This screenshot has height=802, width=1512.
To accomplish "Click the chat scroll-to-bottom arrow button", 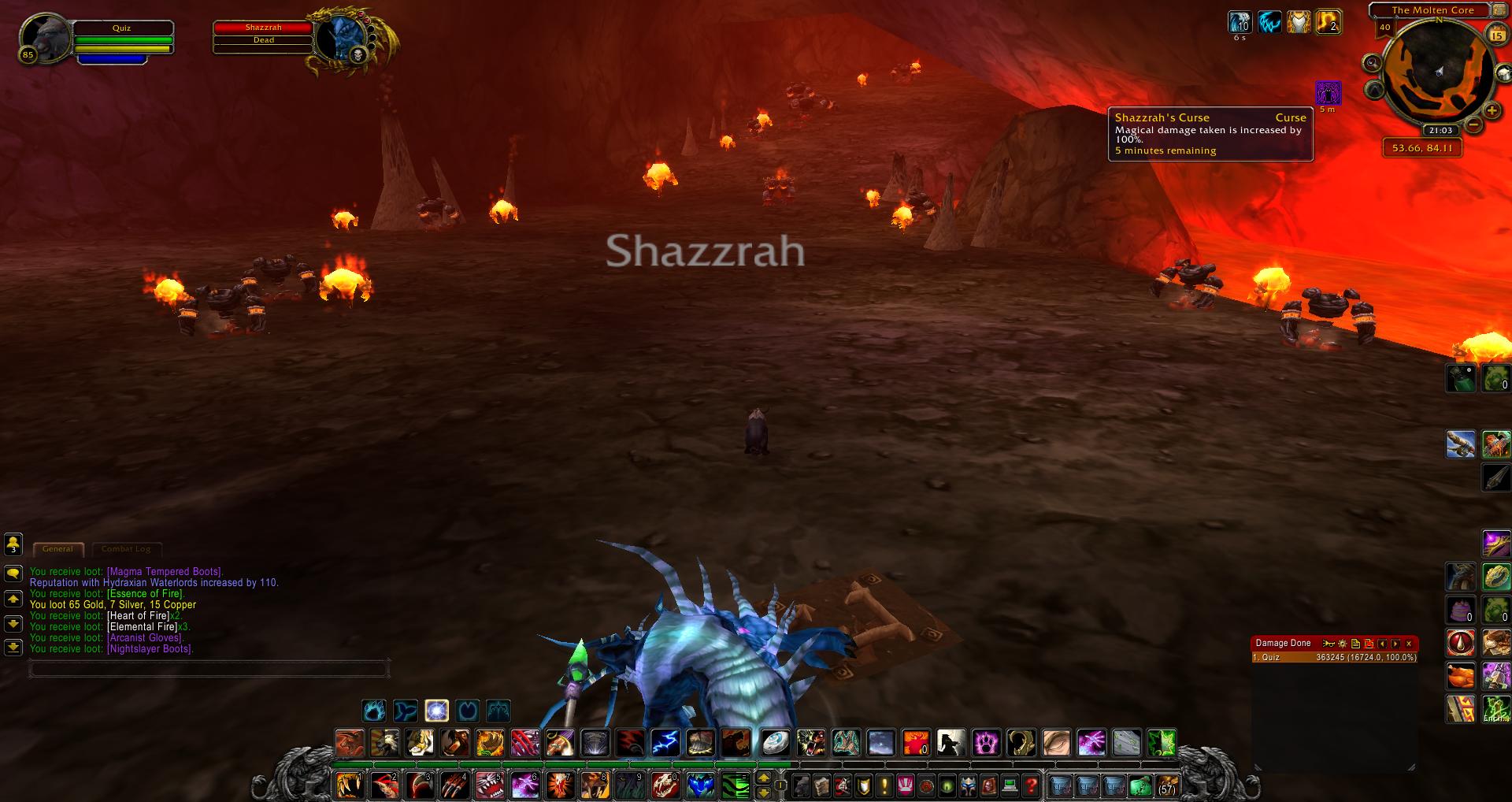I will tap(13, 647).
